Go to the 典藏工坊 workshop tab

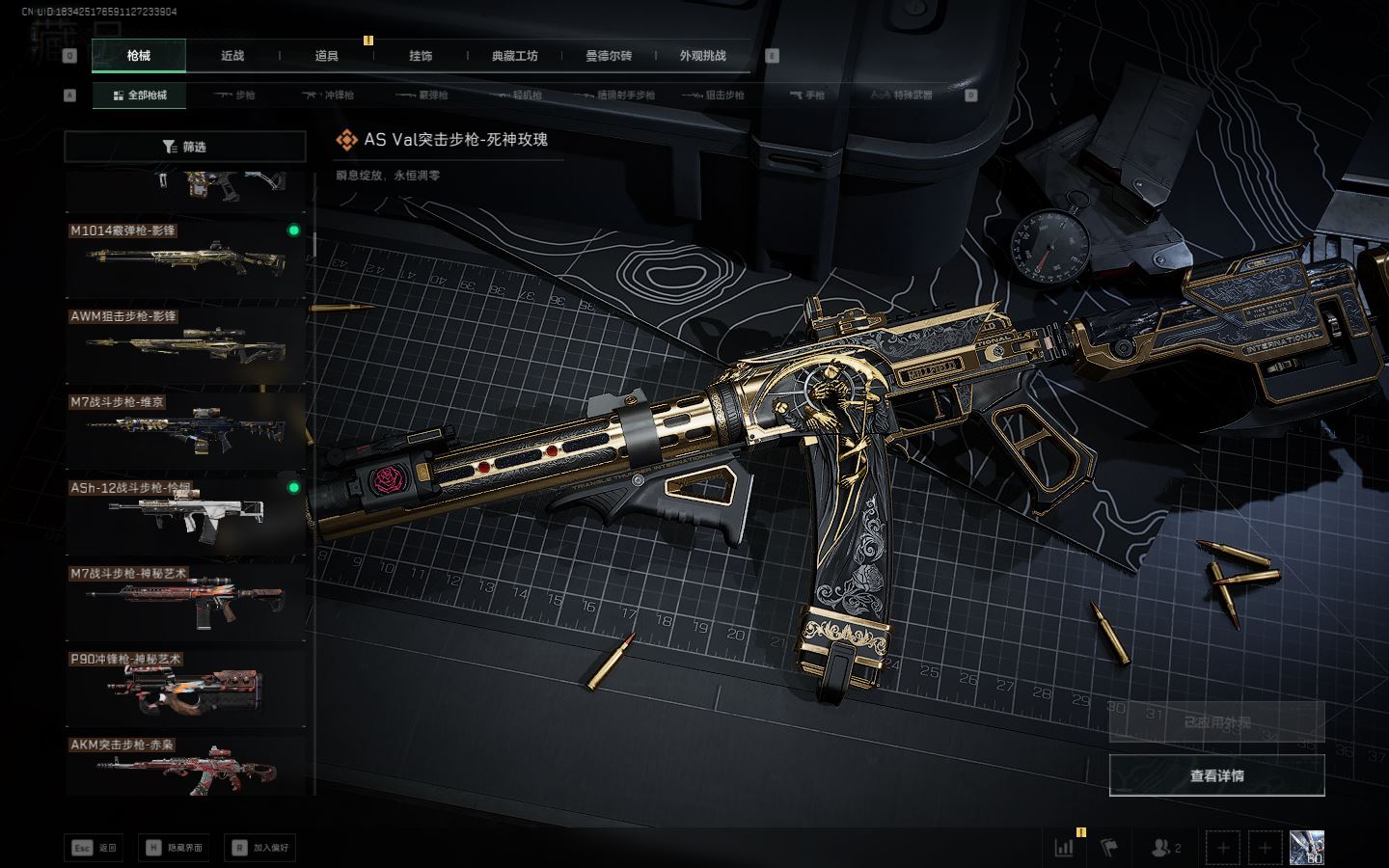(514, 56)
